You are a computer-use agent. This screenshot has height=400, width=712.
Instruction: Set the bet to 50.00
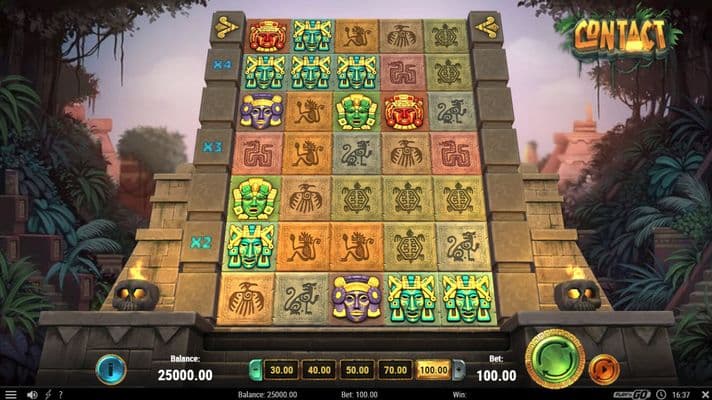pyautogui.click(x=356, y=370)
